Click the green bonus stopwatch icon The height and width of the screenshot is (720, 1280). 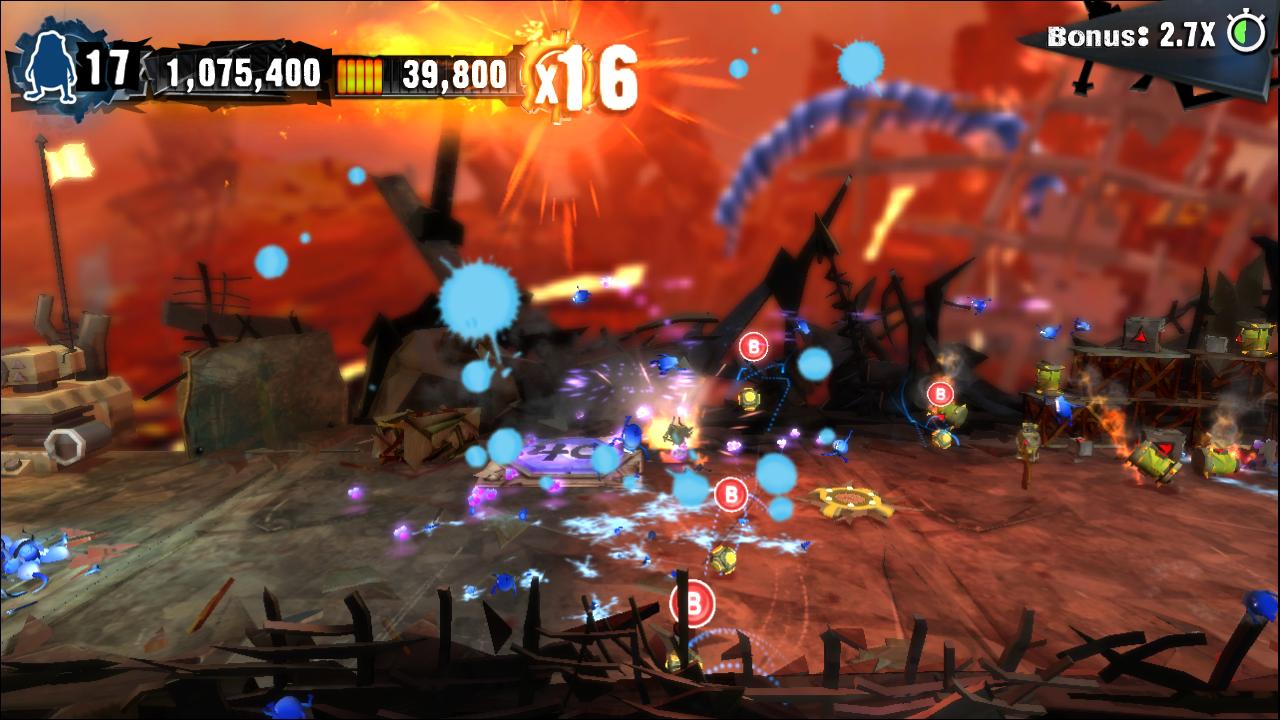1246,34
